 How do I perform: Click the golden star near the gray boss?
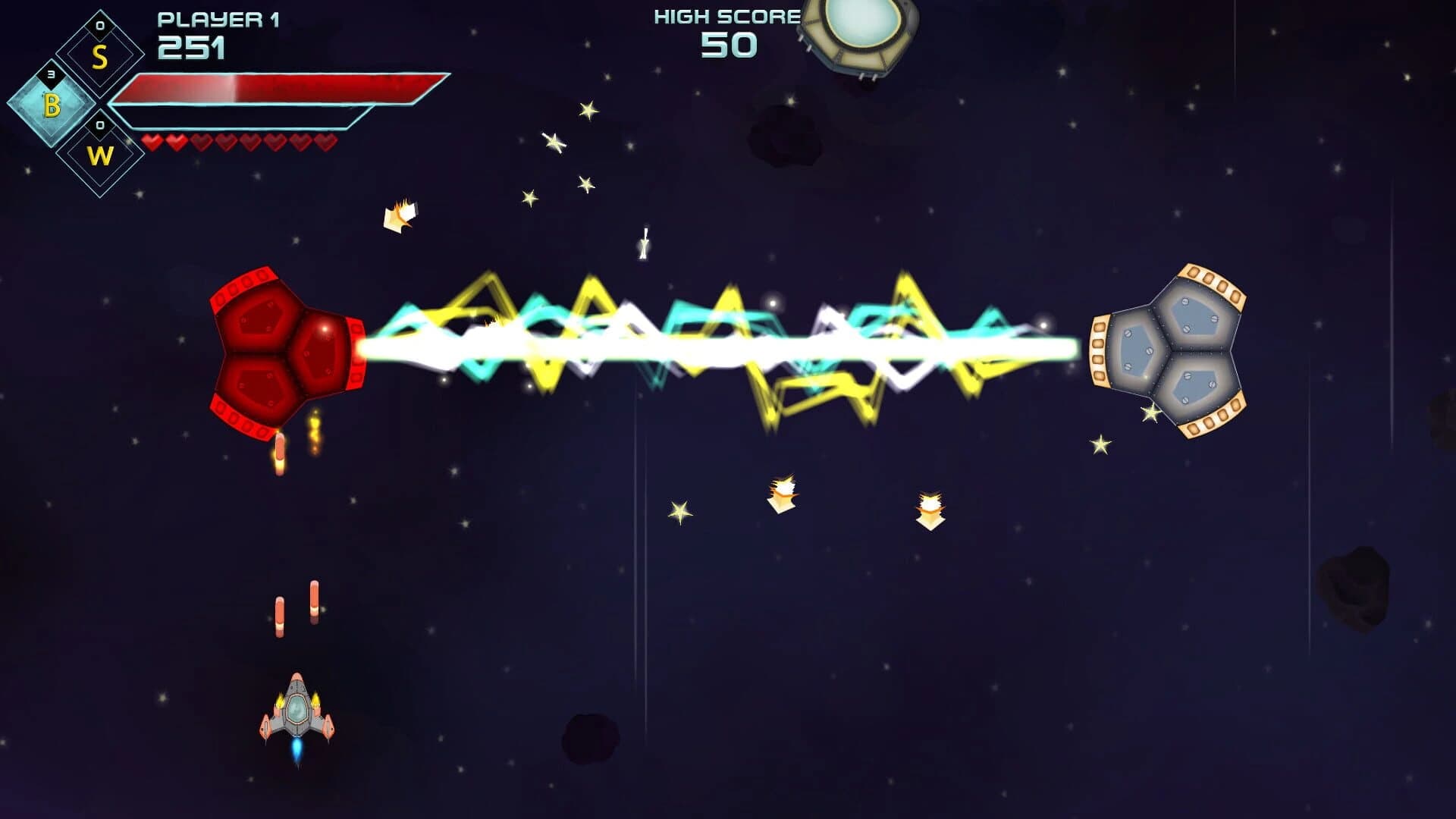pos(1150,414)
